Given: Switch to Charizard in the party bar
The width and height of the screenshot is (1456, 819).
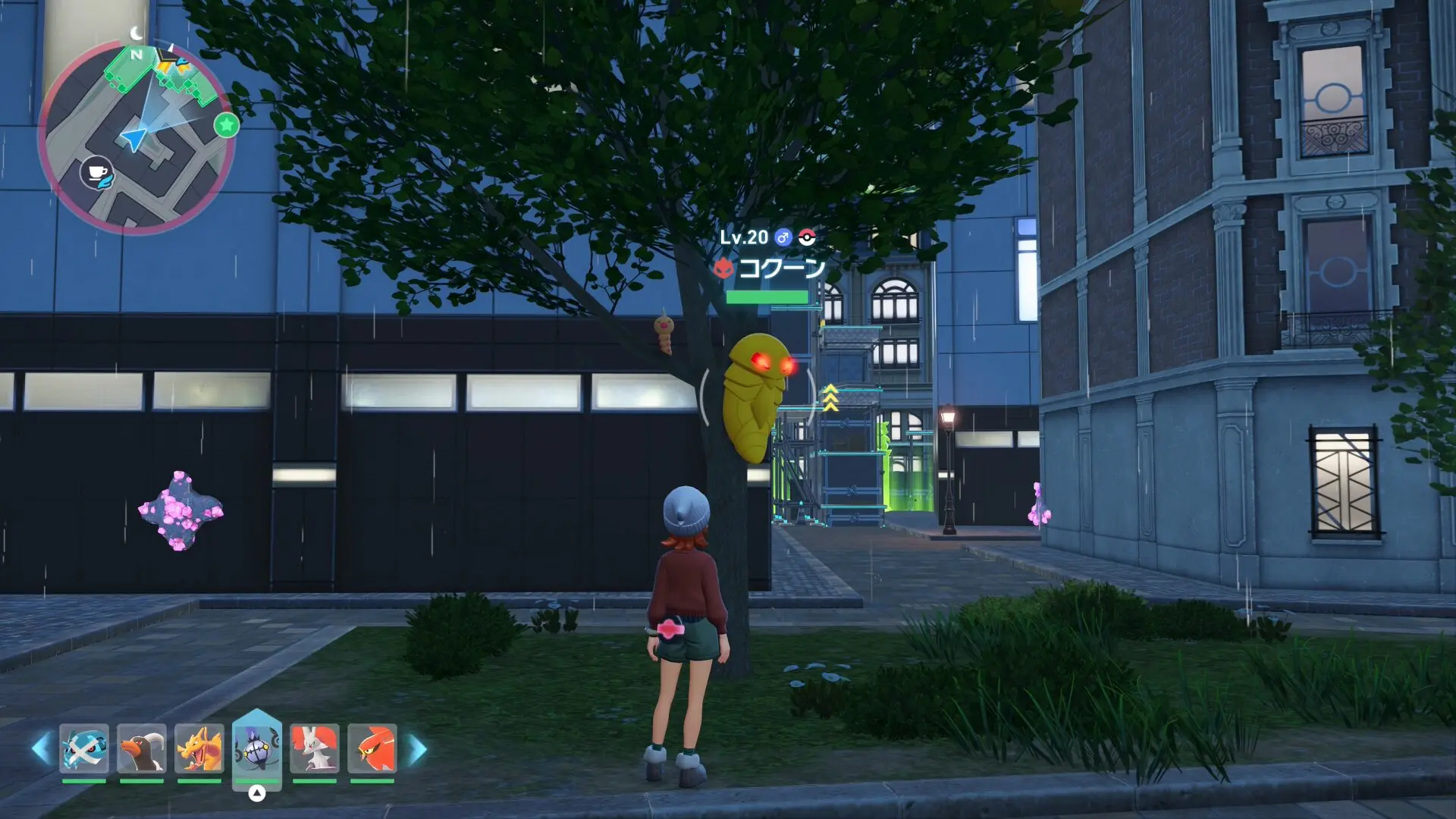Looking at the screenshot, I should coord(199,748).
